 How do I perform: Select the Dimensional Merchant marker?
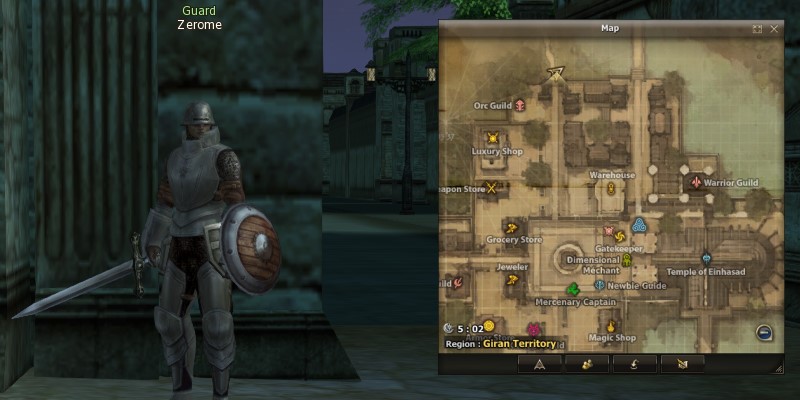628,260
